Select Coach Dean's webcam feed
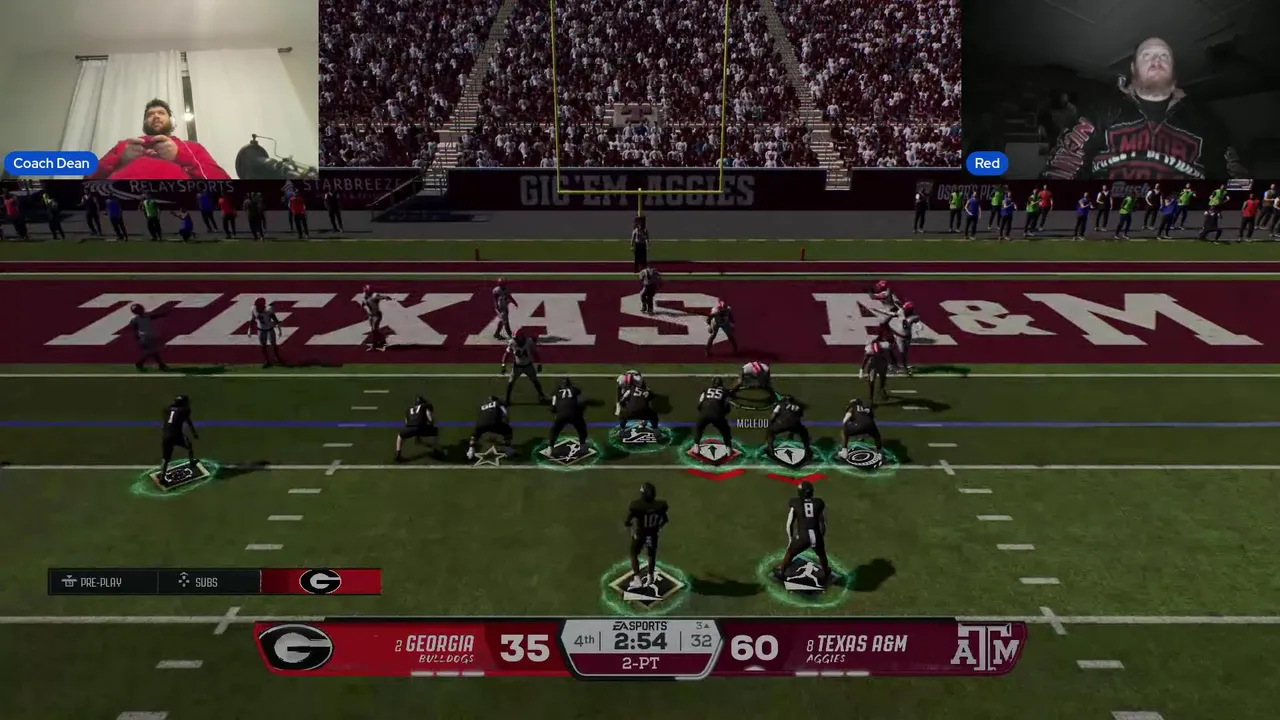The width and height of the screenshot is (1280, 720). click(159, 90)
